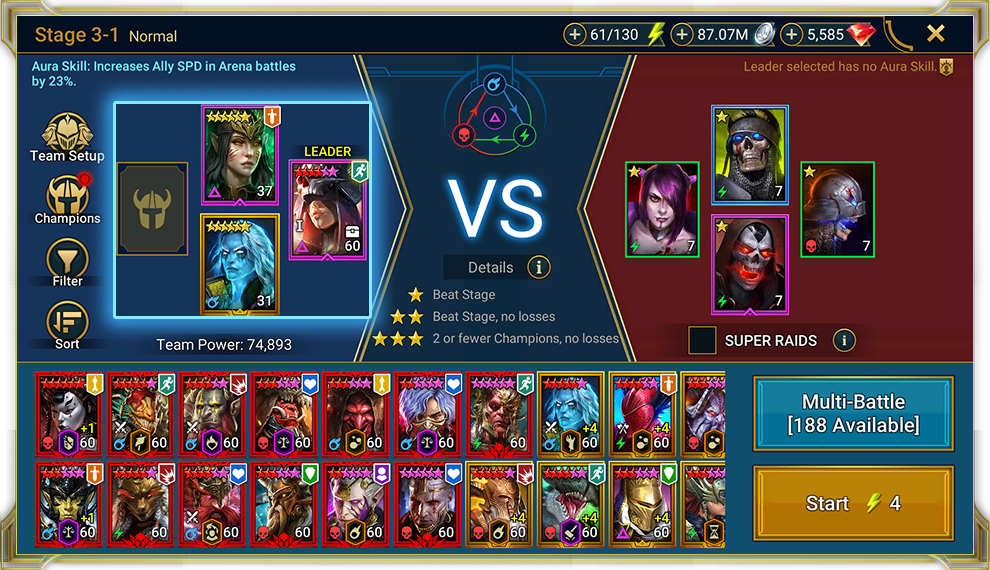Inspect the purple-haired enemy champion

pos(661,209)
